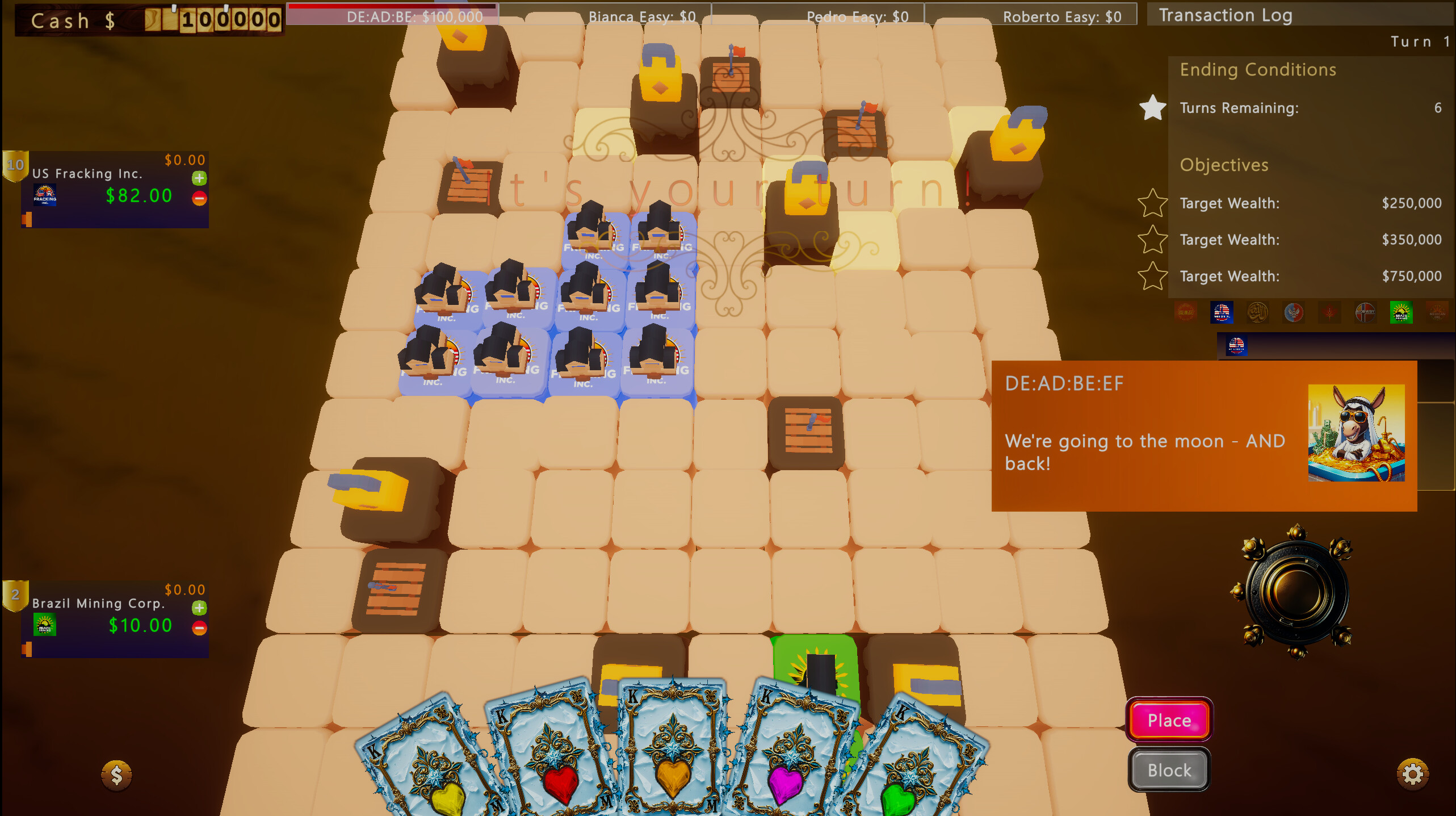The height and width of the screenshot is (816, 1456).
Task: Toggle the star beside $250,000 Target Wealth
Action: pyautogui.click(x=1153, y=203)
